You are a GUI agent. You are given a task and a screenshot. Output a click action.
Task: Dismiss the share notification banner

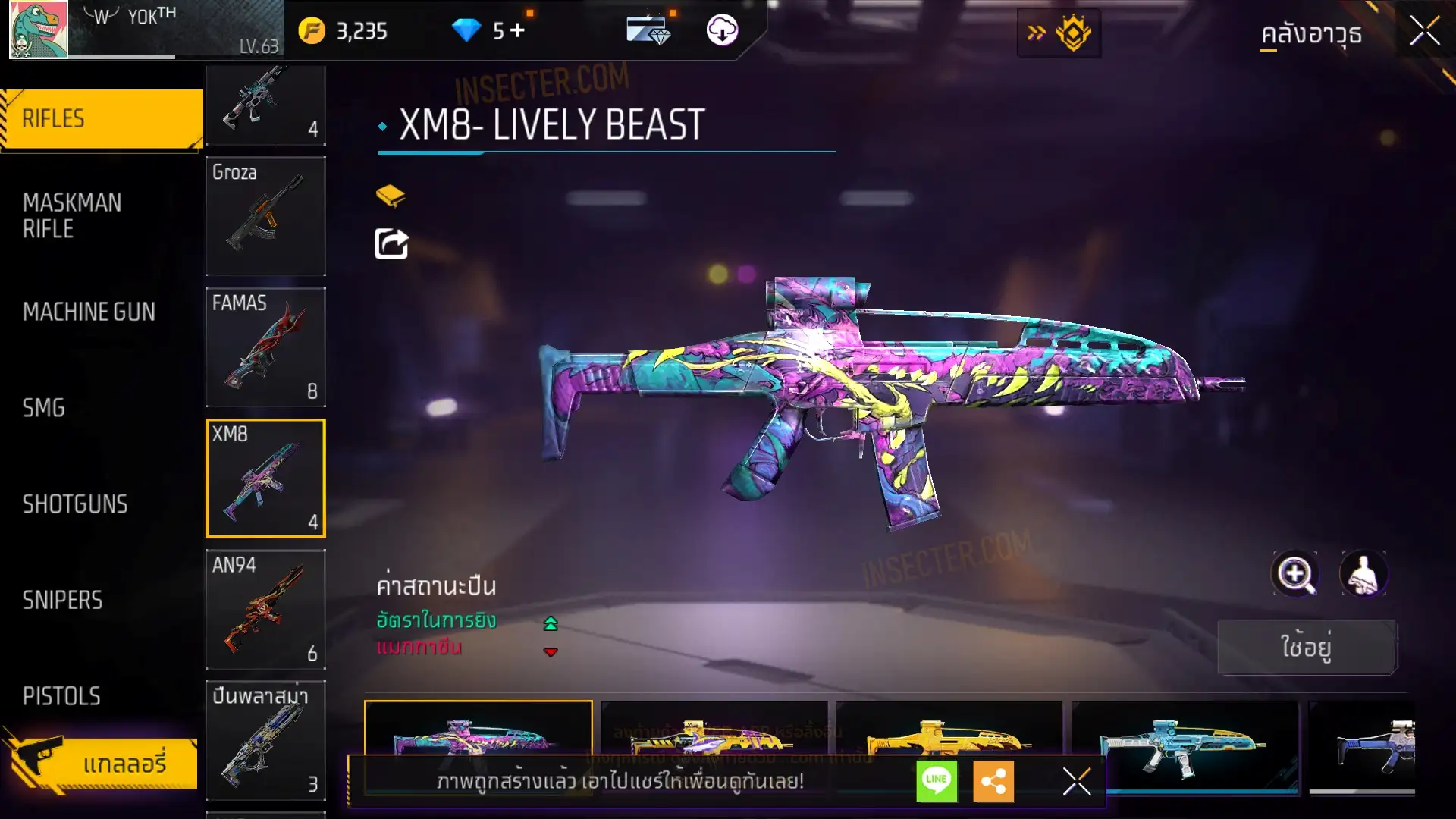tap(1076, 781)
